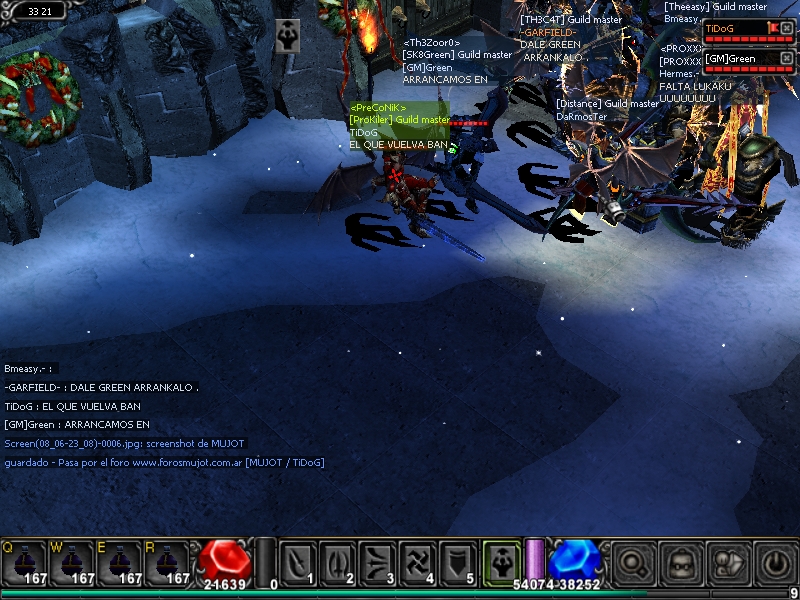Use the R potion slot

(x=168, y=564)
